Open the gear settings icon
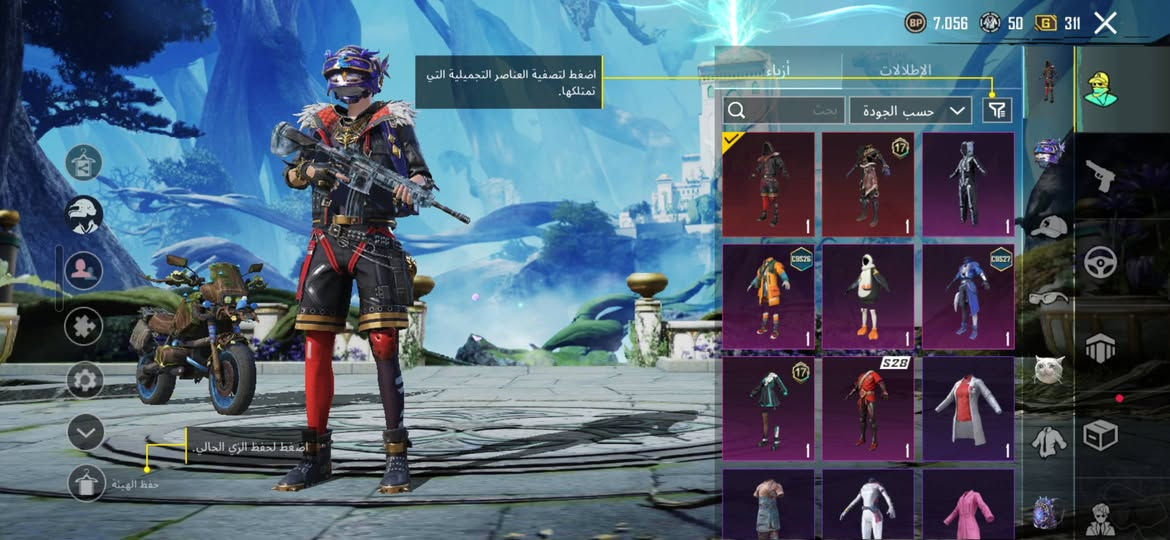 pos(85,380)
